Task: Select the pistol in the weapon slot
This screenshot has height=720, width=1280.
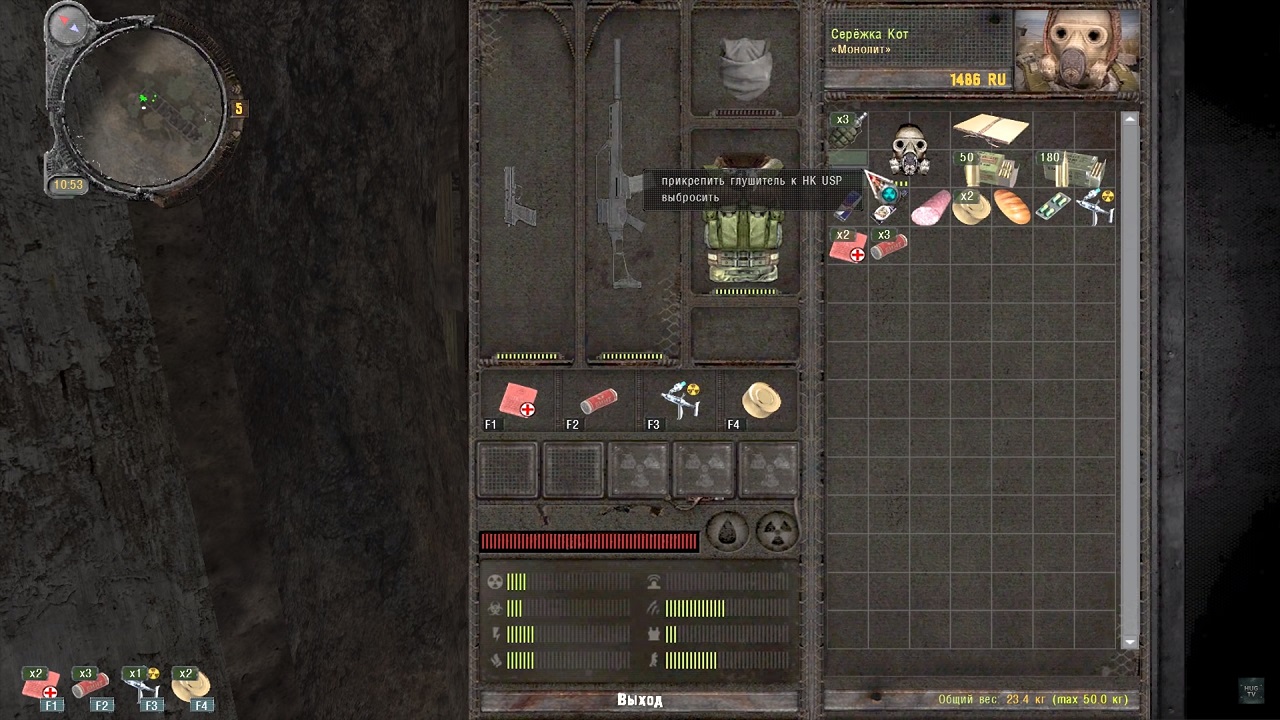Action: (520, 198)
